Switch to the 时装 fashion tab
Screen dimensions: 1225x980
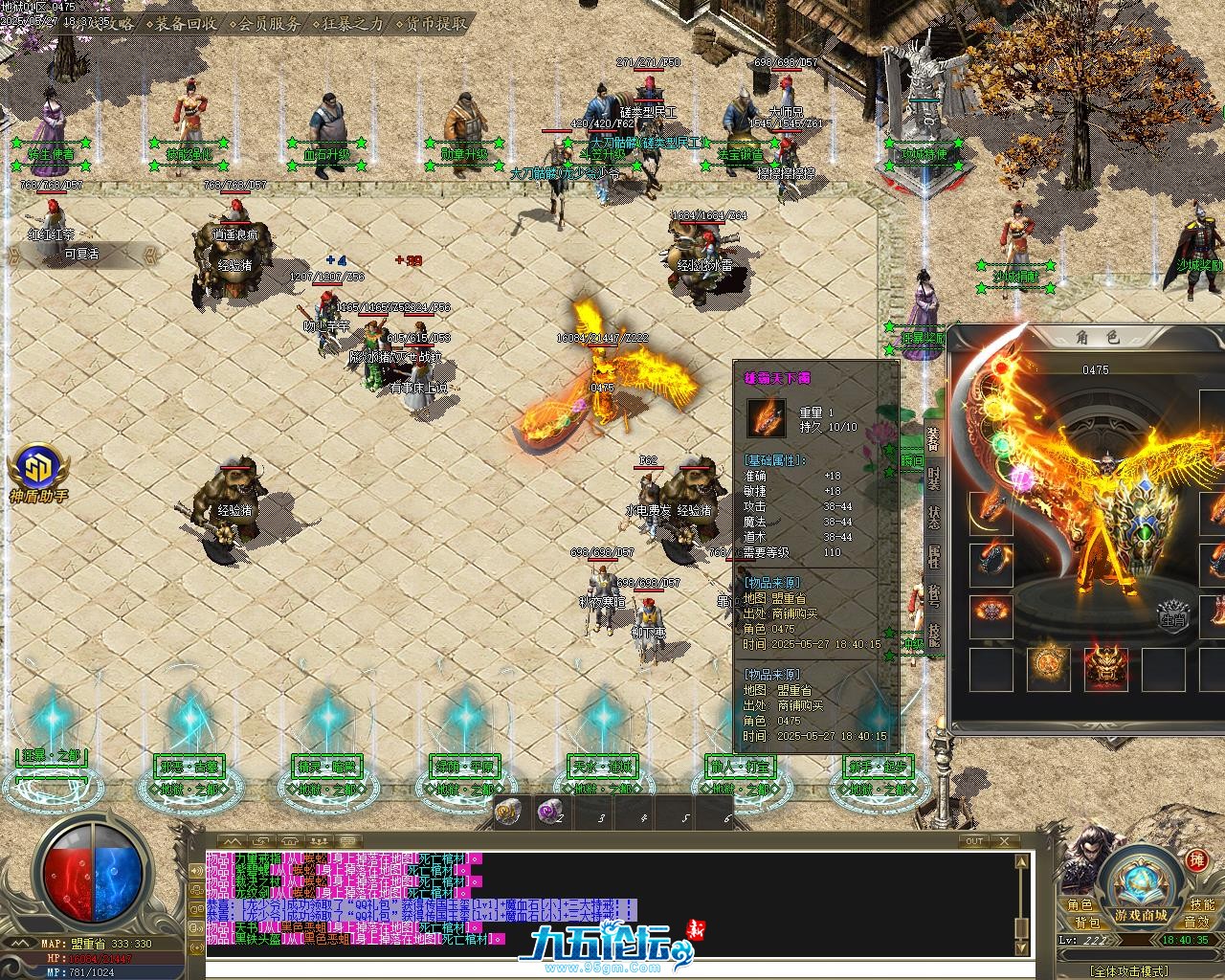[x=933, y=478]
